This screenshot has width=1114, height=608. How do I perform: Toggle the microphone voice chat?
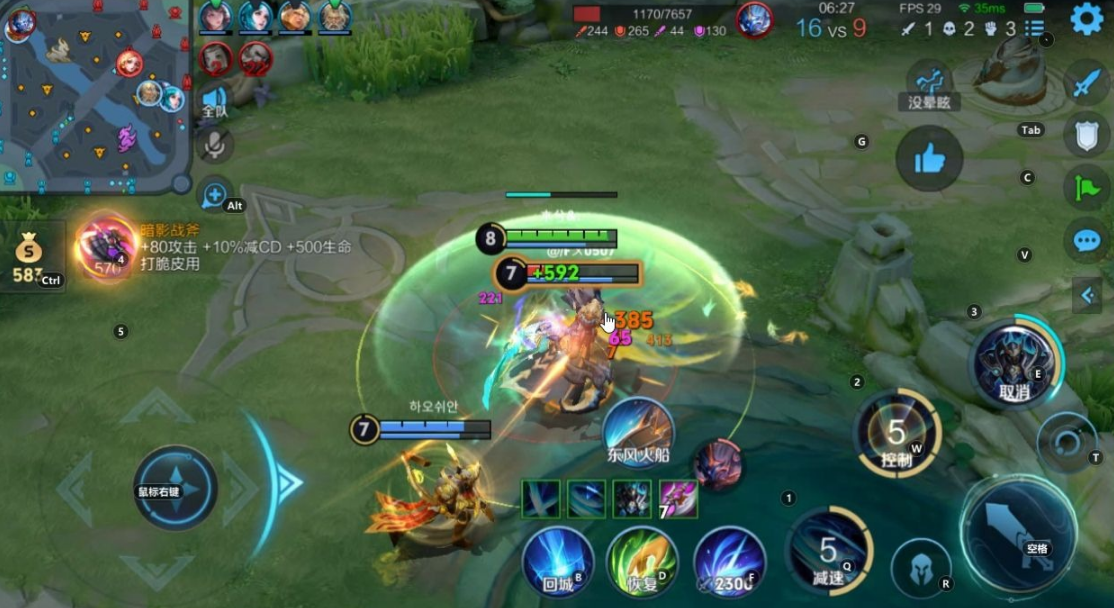click(x=214, y=146)
